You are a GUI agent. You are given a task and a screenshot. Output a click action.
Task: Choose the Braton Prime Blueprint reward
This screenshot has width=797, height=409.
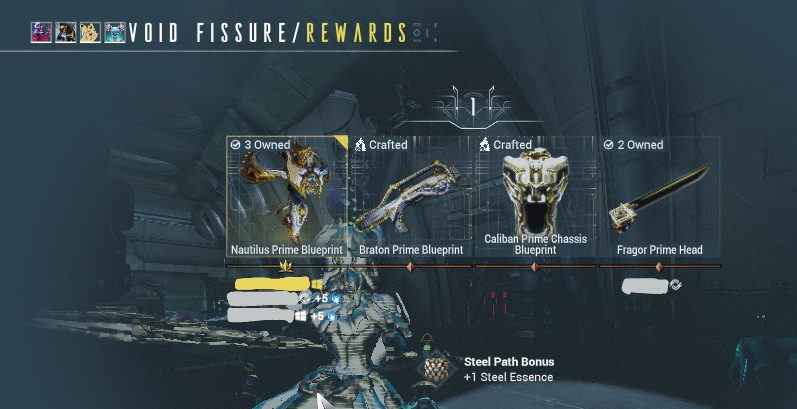point(411,198)
